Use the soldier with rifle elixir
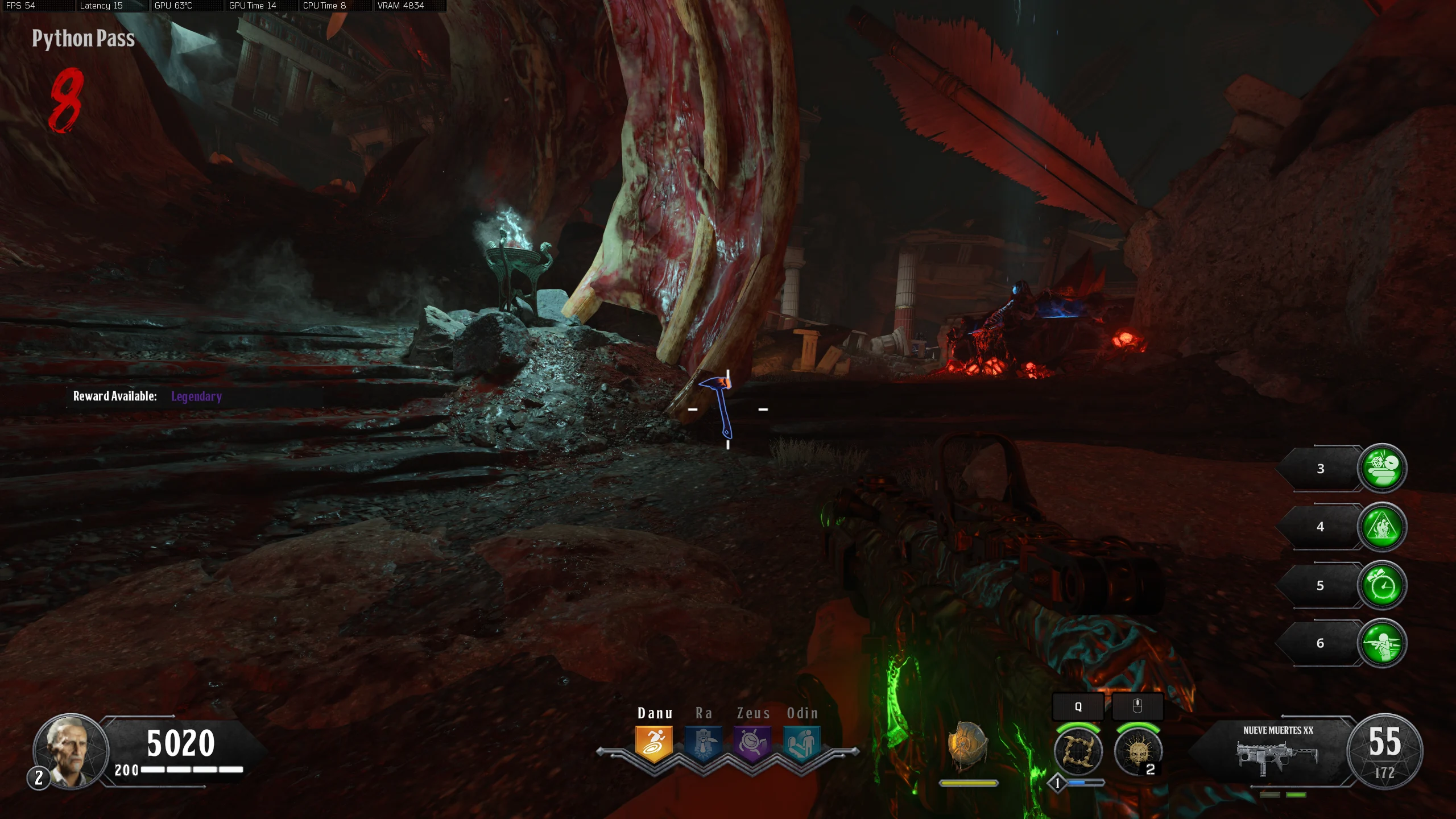Screen dimensions: 1456x819 coord(1382,643)
